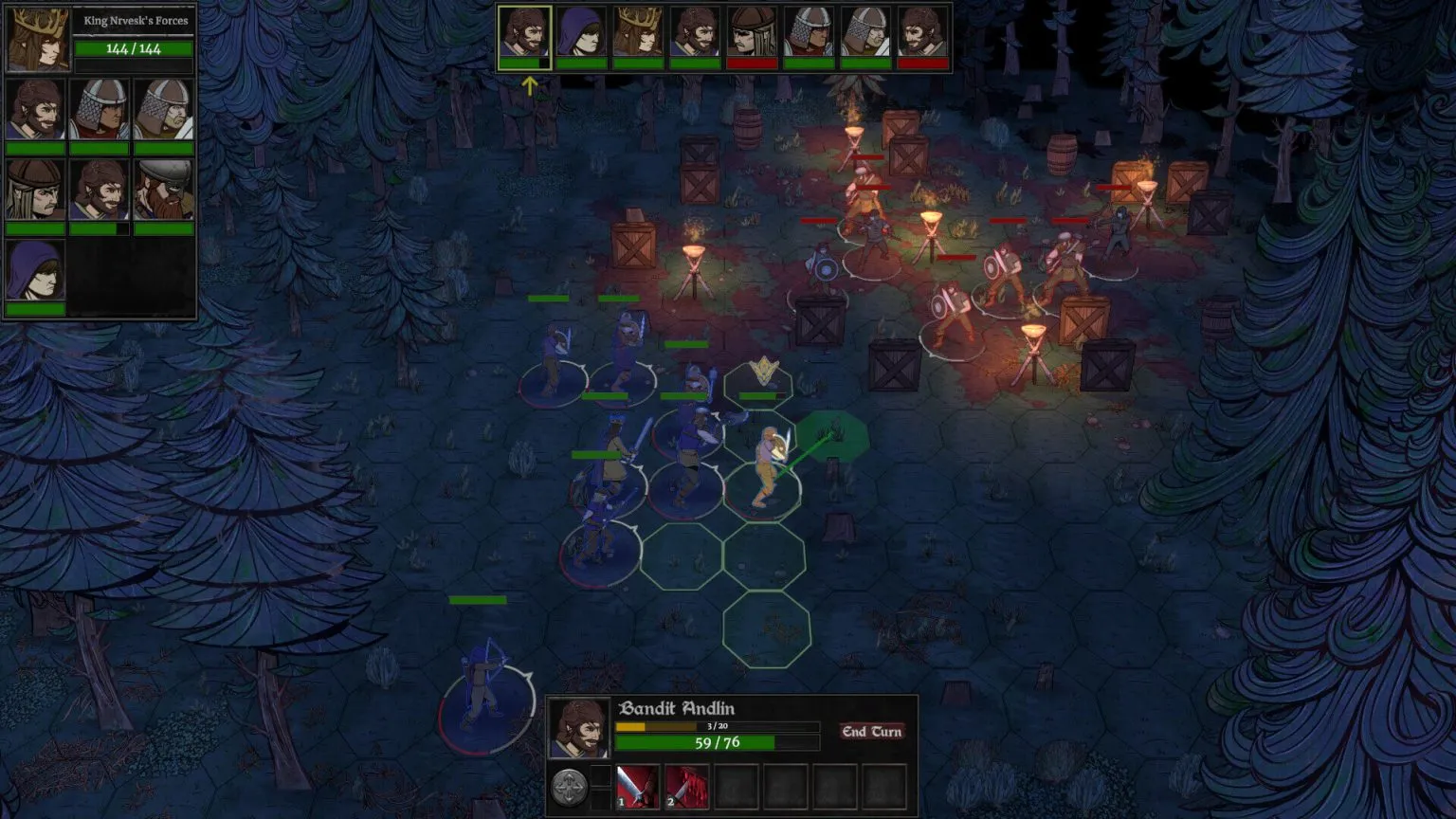Click the hooded figure portrait in turn order
Screen dimensions: 1456x819
(x=581, y=30)
